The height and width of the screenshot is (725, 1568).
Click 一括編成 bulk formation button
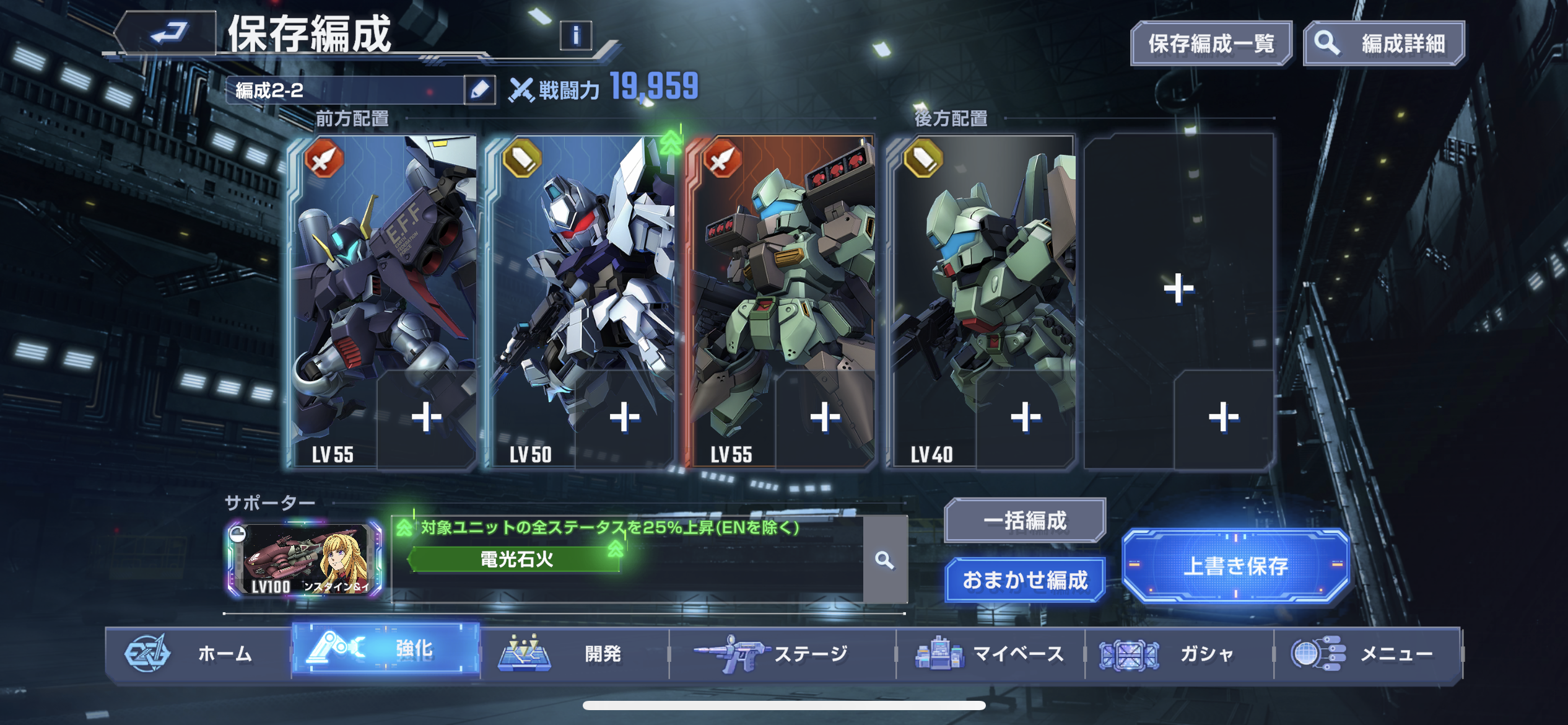click(x=1025, y=521)
